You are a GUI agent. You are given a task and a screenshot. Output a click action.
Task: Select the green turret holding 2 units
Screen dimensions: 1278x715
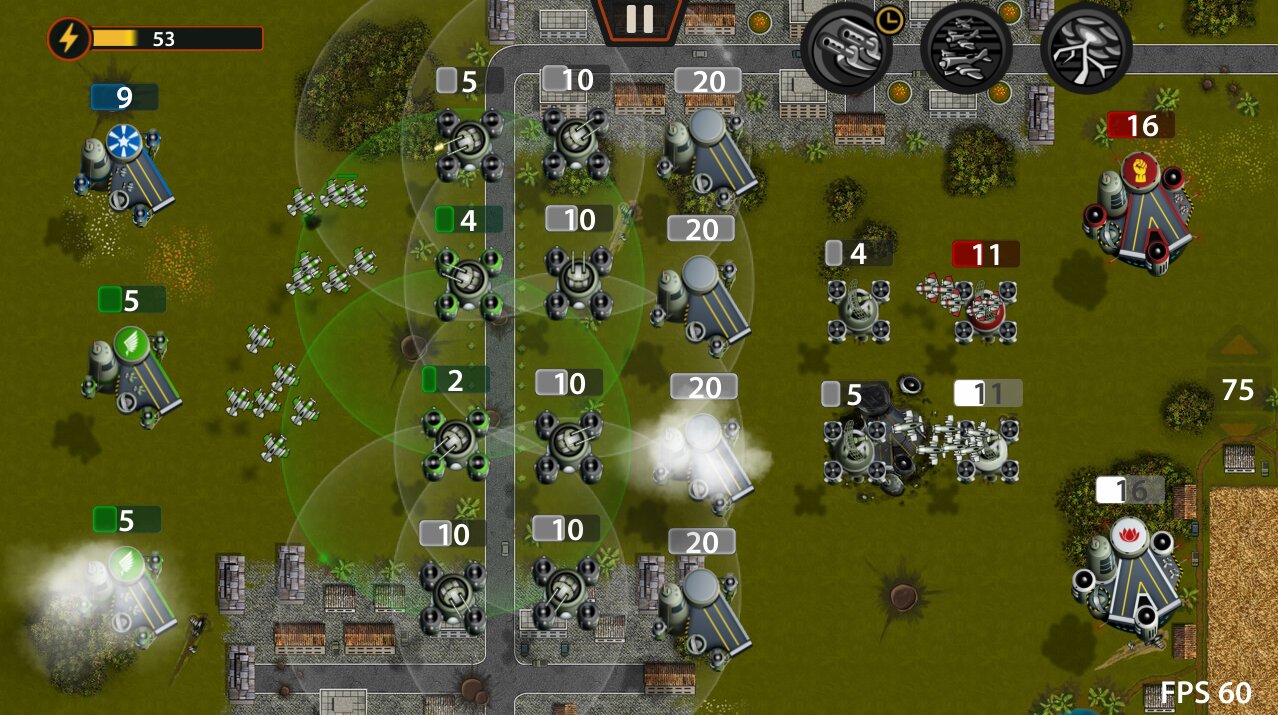coord(456,440)
